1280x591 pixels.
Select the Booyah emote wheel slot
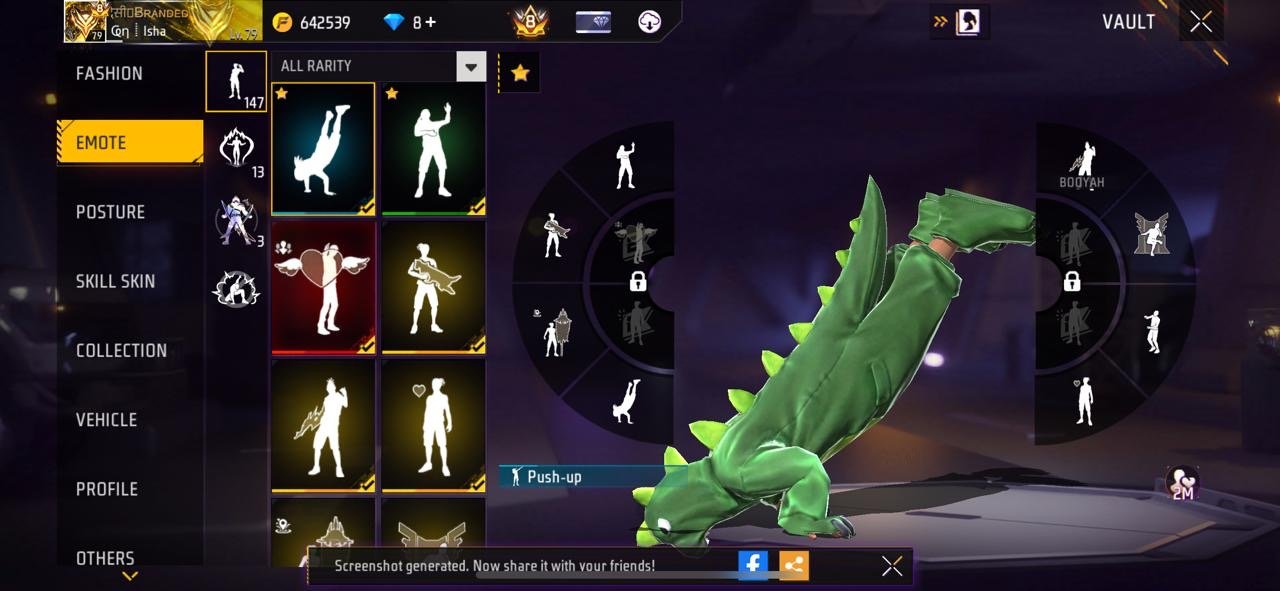pyautogui.click(x=1083, y=164)
